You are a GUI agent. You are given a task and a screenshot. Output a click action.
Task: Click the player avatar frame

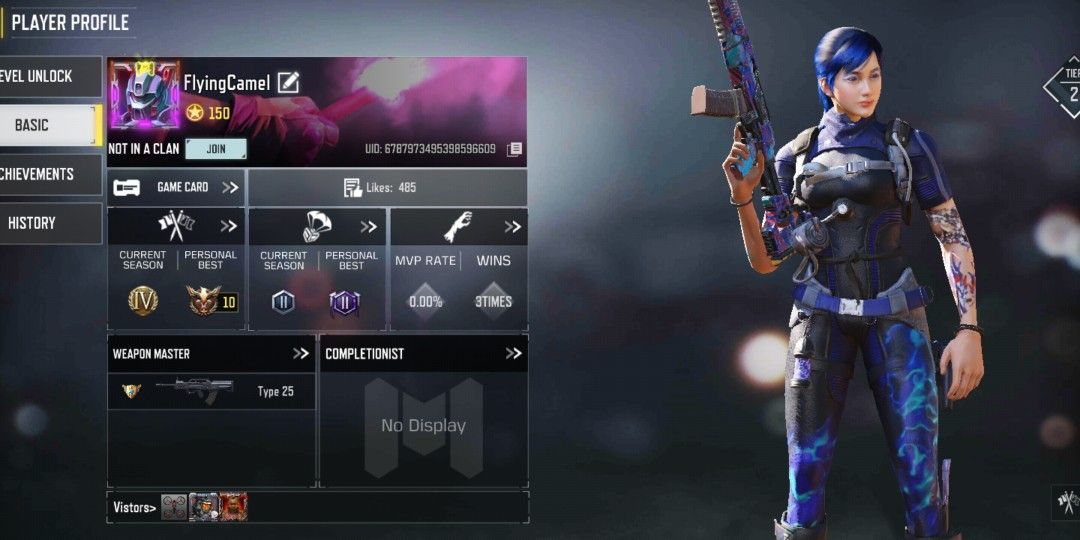pyautogui.click(x=144, y=95)
